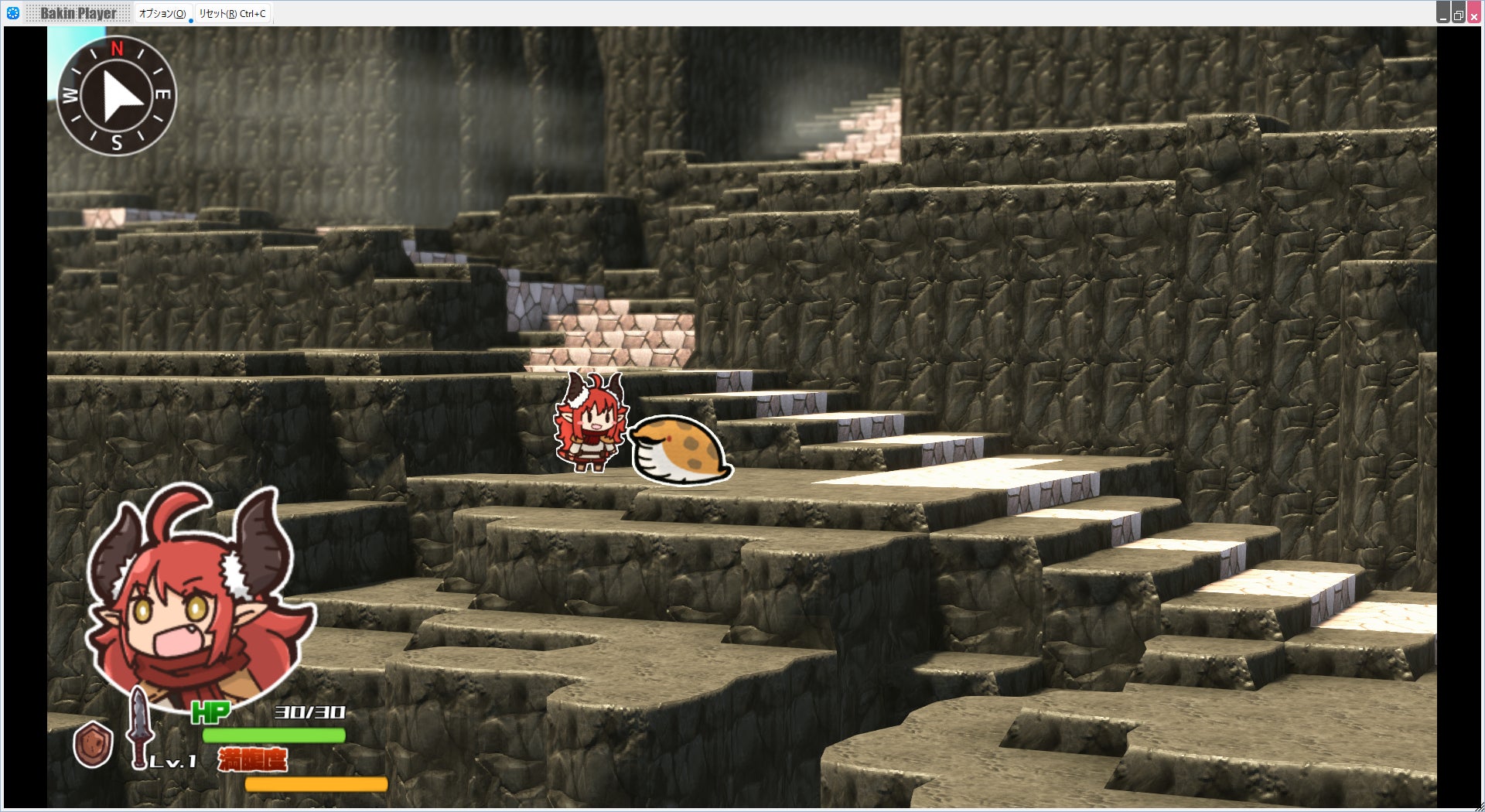Open the オプション(O) menu

[x=162, y=13]
